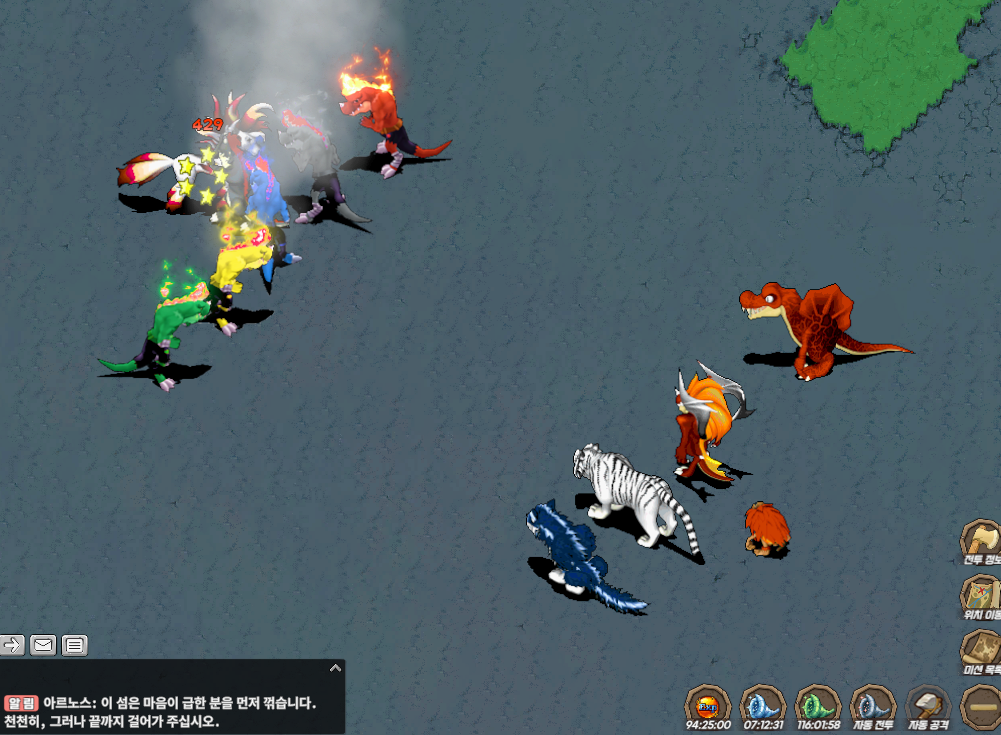Screen dimensions: 1001x735
Task: Open the 미션 목록 mission list scroll
Action: click(x=980, y=652)
